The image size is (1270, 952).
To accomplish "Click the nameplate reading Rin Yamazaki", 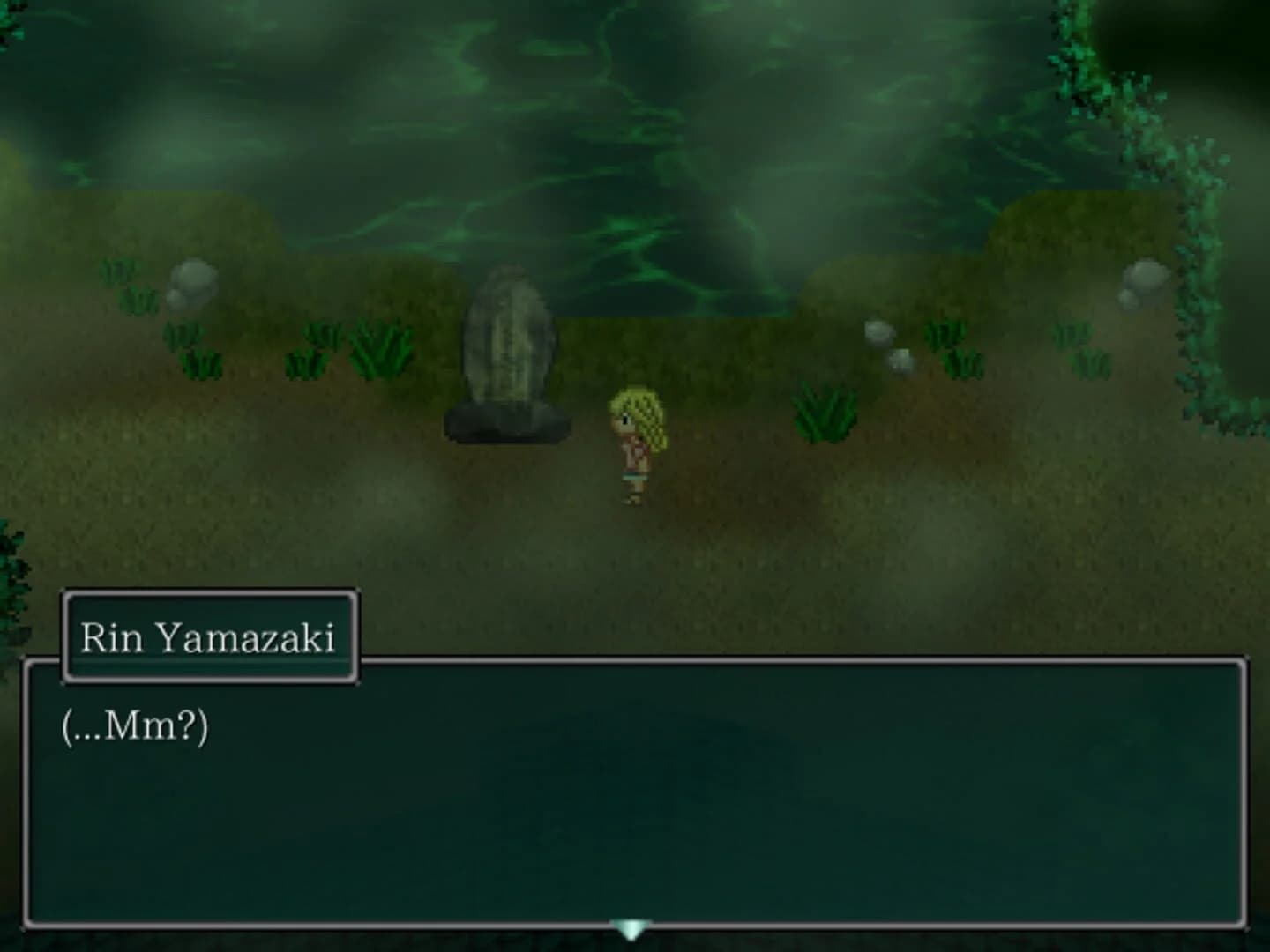I will pyautogui.click(x=210, y=636).
